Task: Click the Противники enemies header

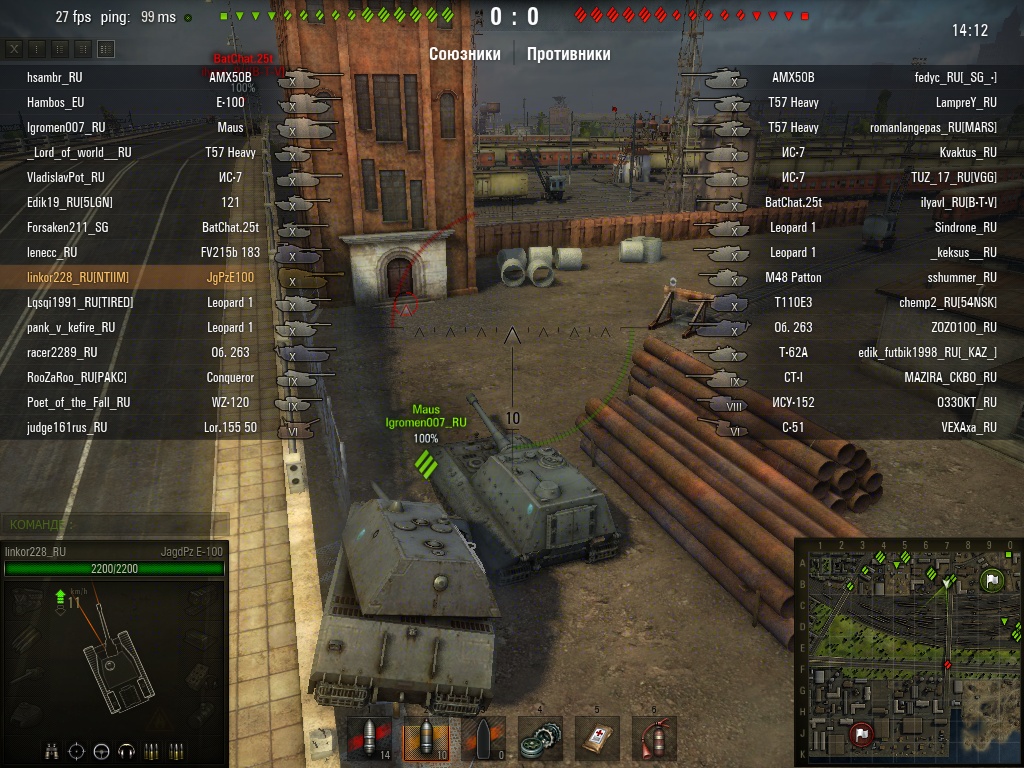Action: pyautogui.click(x=568, y=54)
